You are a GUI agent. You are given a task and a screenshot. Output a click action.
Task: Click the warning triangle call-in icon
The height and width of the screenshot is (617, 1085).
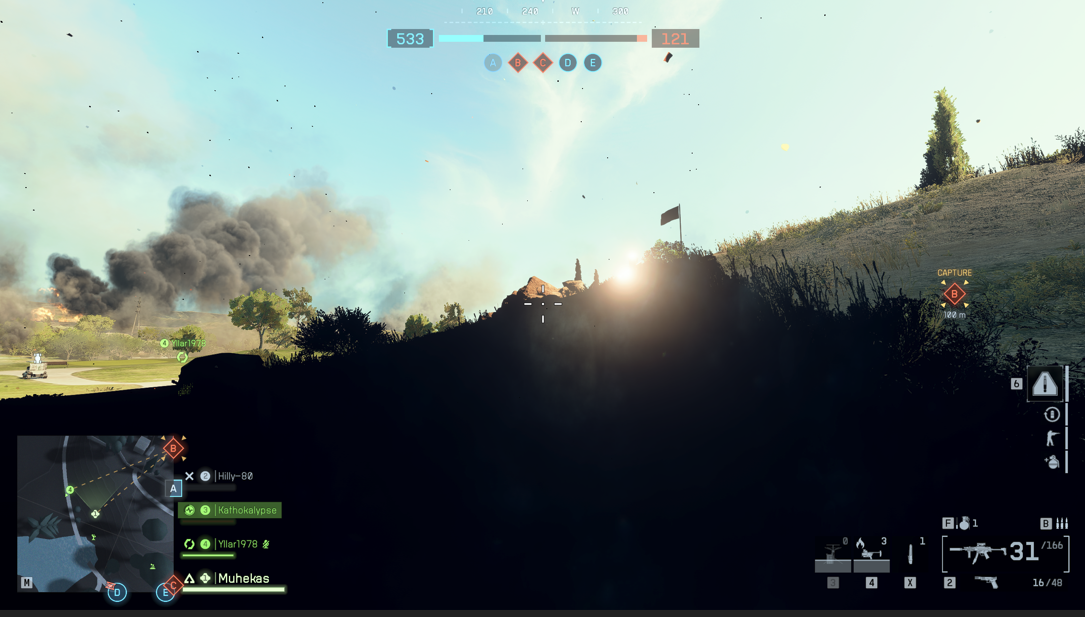pos(1045,384)
